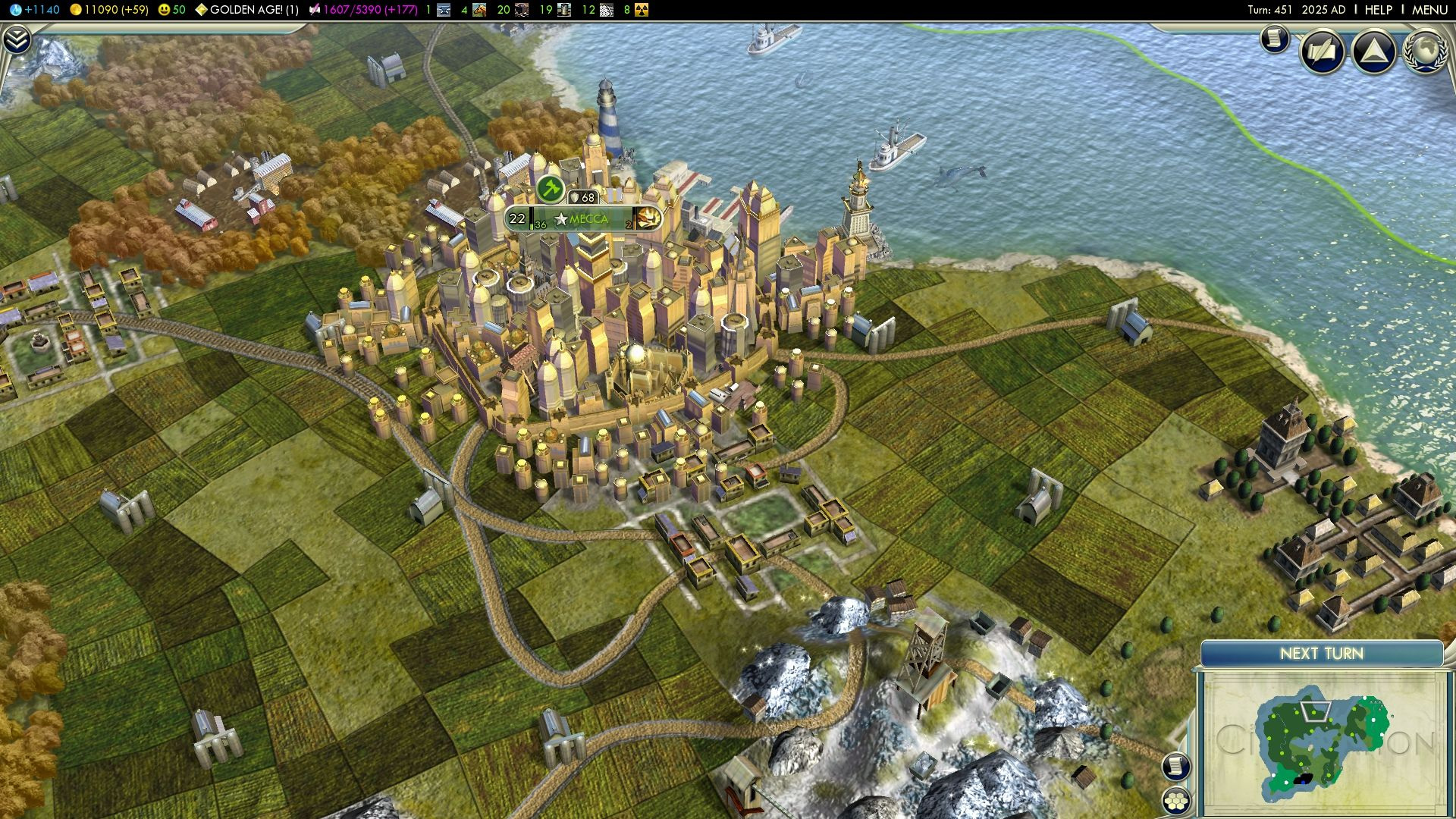Click Mecca's green hammer production icon
1456x819 pixels.
tap(551, 187)
